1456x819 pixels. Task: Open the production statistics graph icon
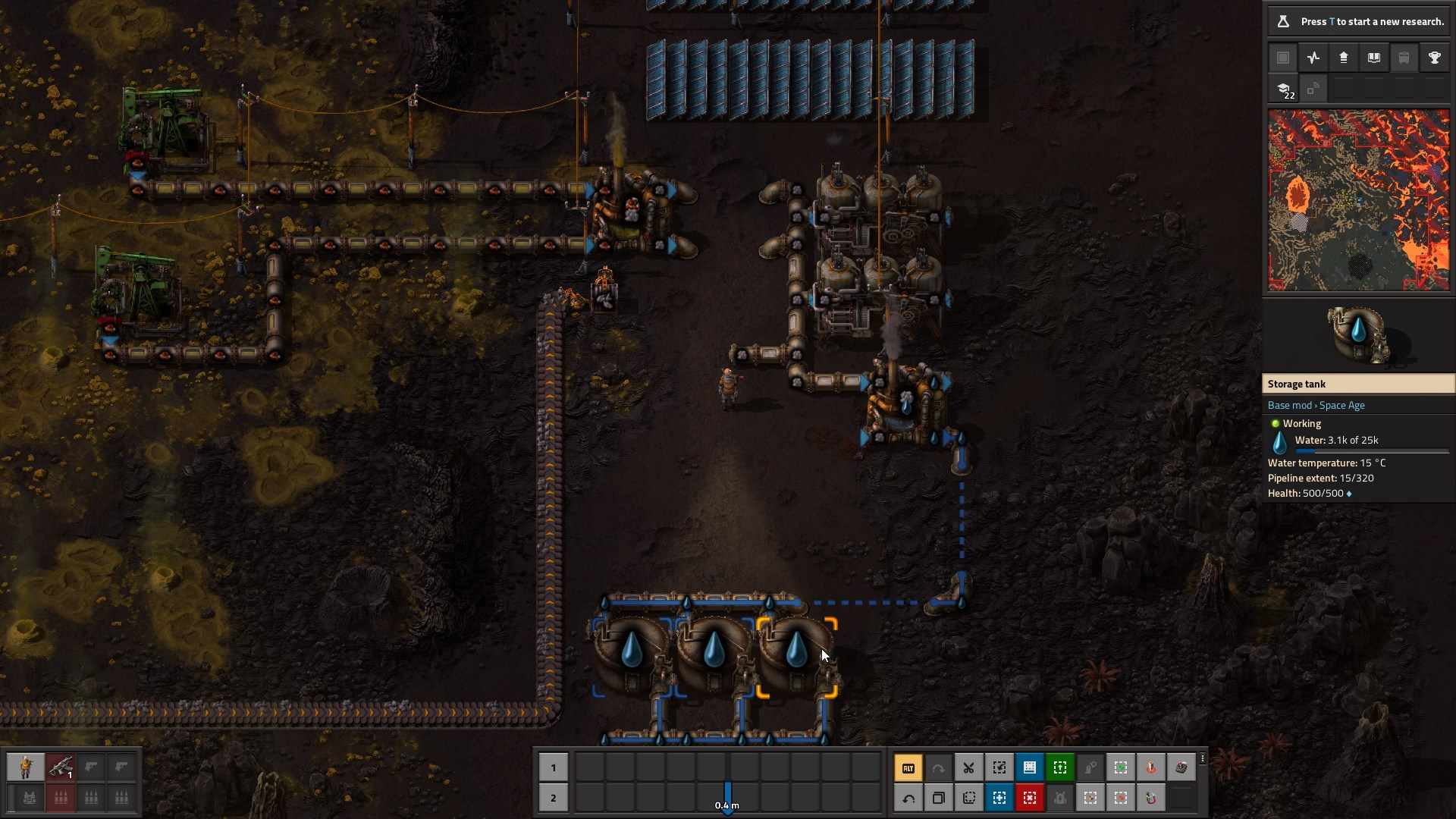pos(1313,58)
